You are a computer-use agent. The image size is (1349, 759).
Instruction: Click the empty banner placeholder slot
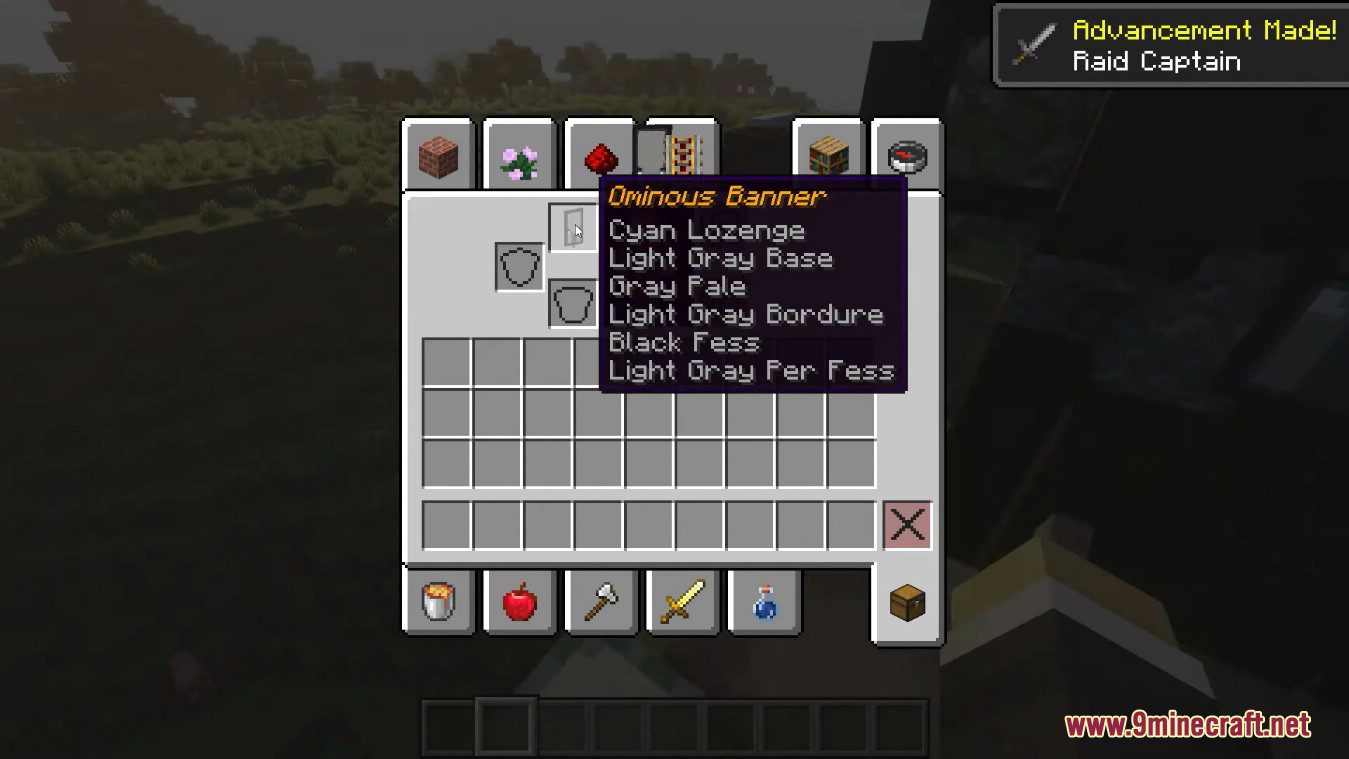click(574, 302)
